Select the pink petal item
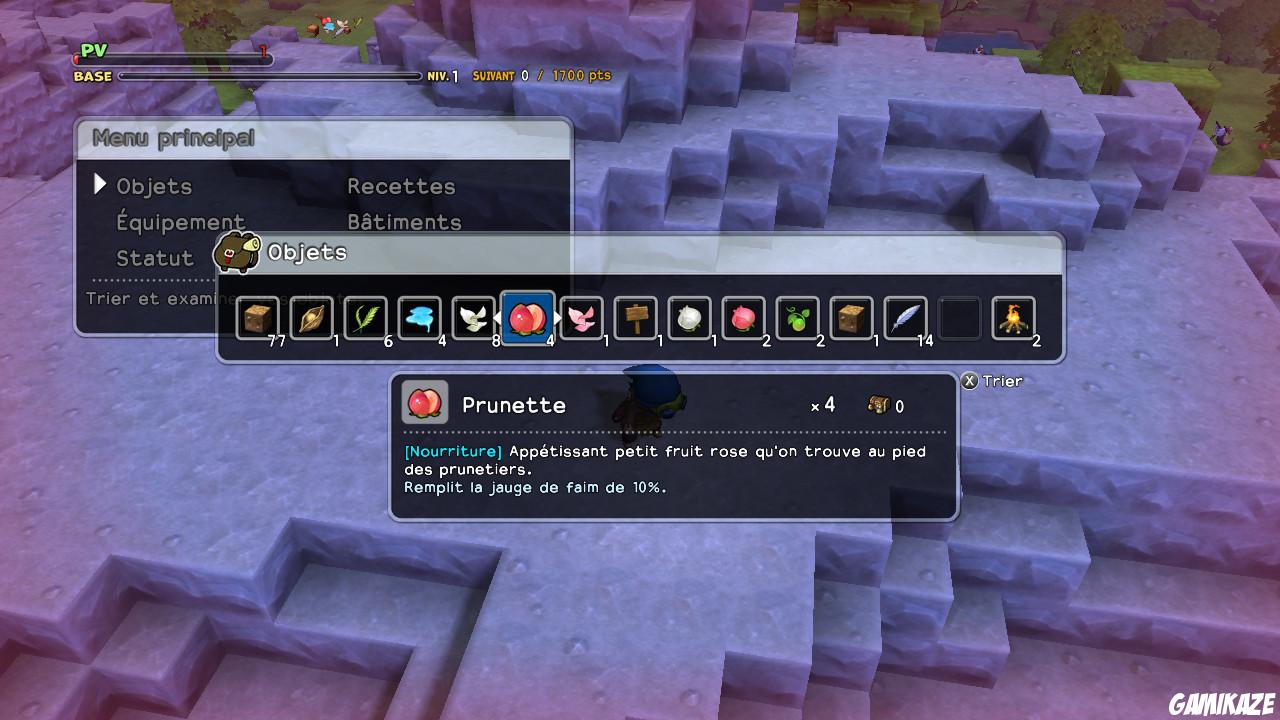The height and width of the screenshot is (720, 1280). [581, 316]
